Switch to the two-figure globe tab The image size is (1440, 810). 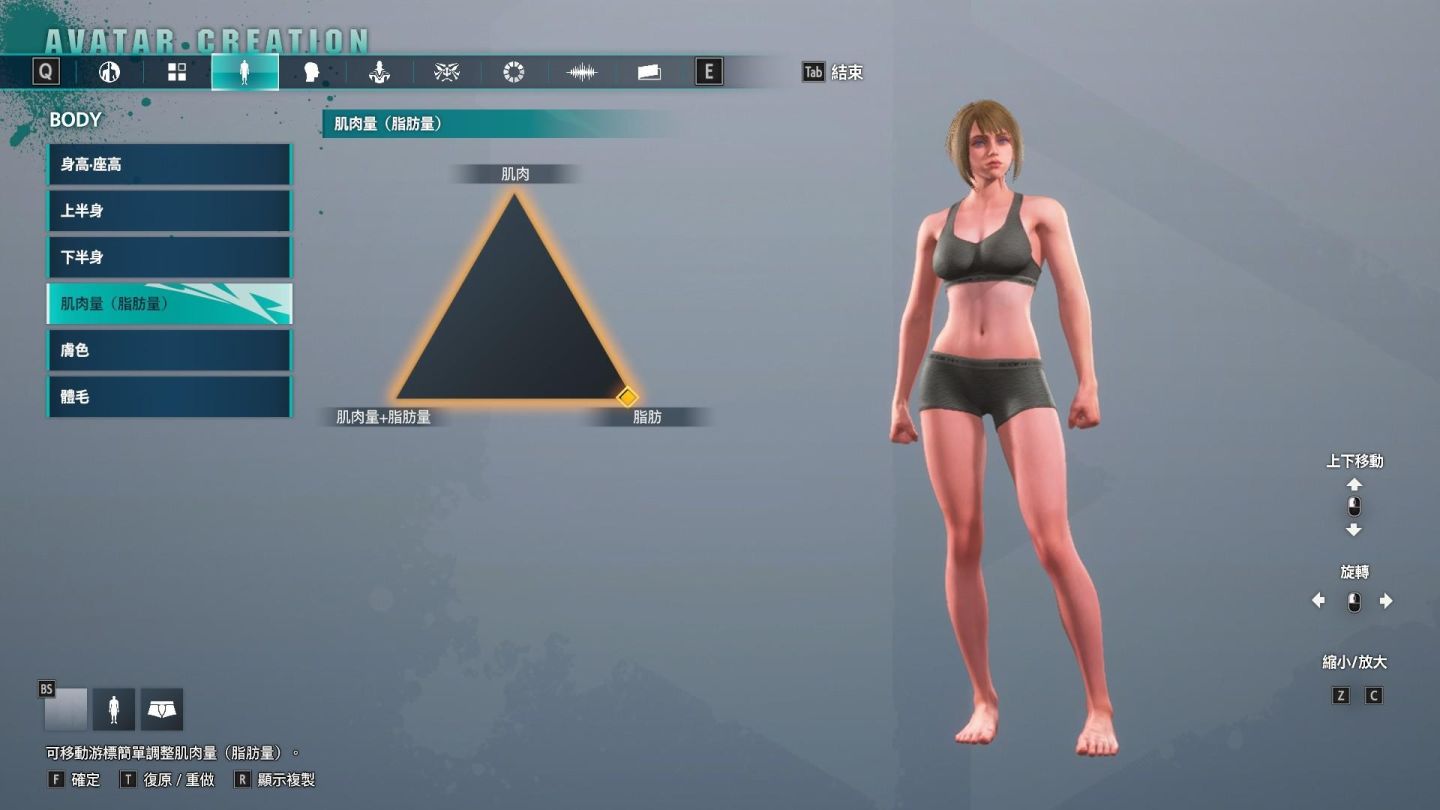110,72
